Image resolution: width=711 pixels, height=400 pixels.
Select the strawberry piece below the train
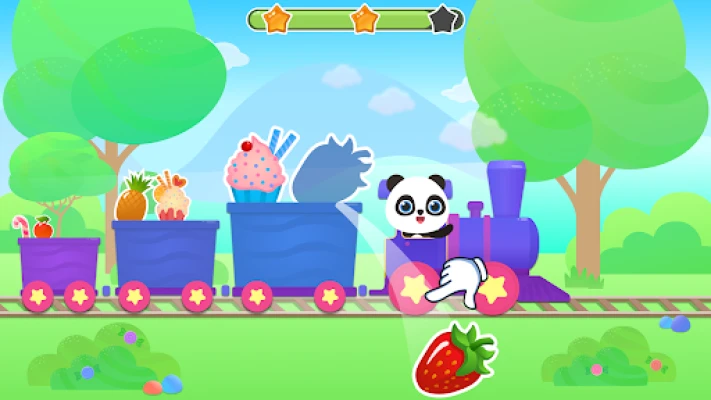[x=452, y=358]
